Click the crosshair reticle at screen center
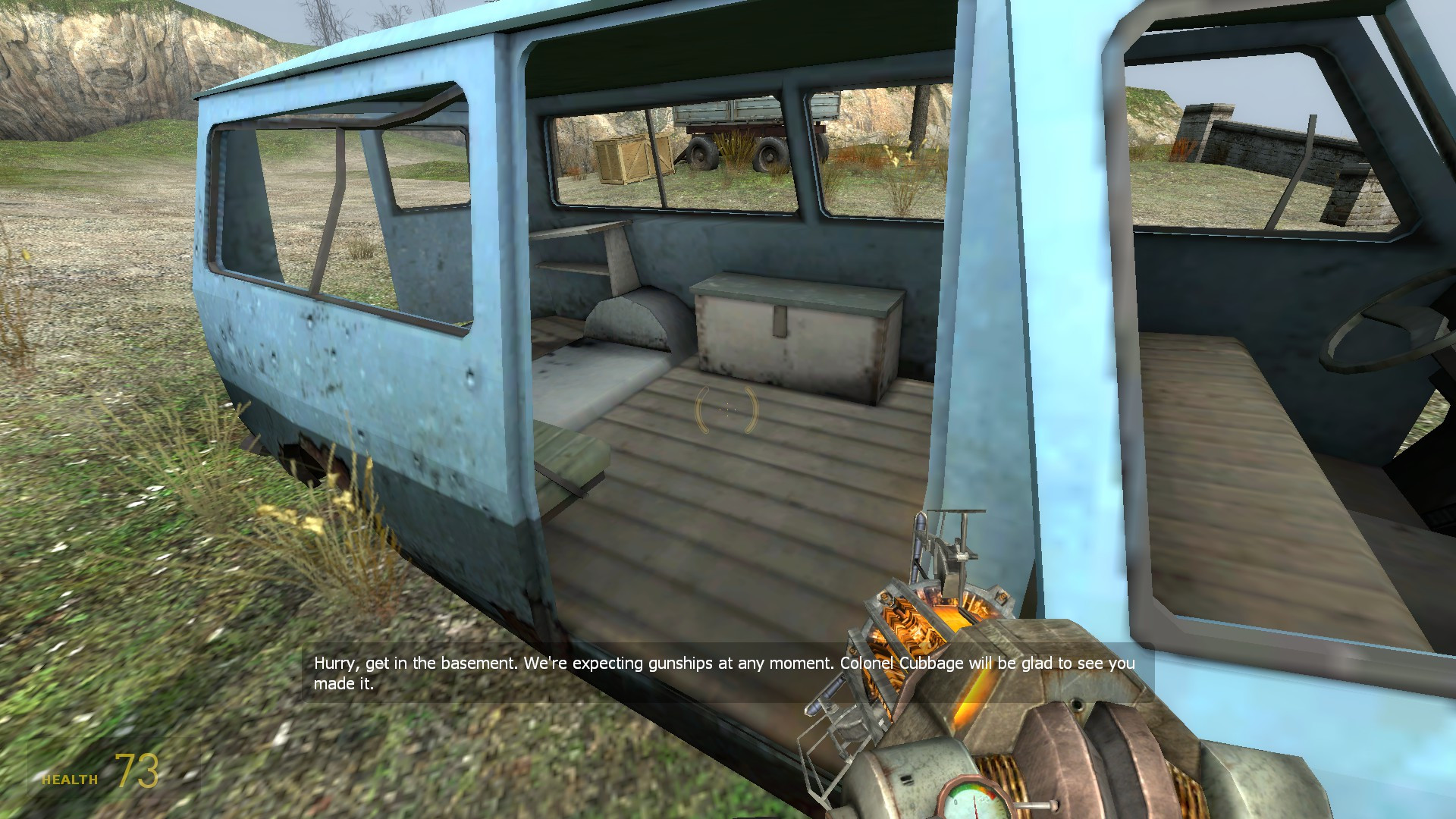The height and width of the screenshot is (819, 1456). pyautogui.click(x=728, y=409)
